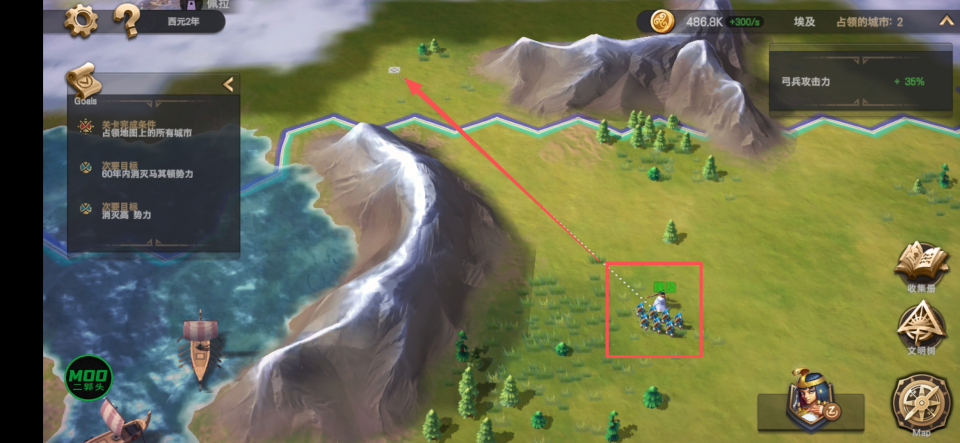Open the 文明树 civilization tree

pos(921,328)
